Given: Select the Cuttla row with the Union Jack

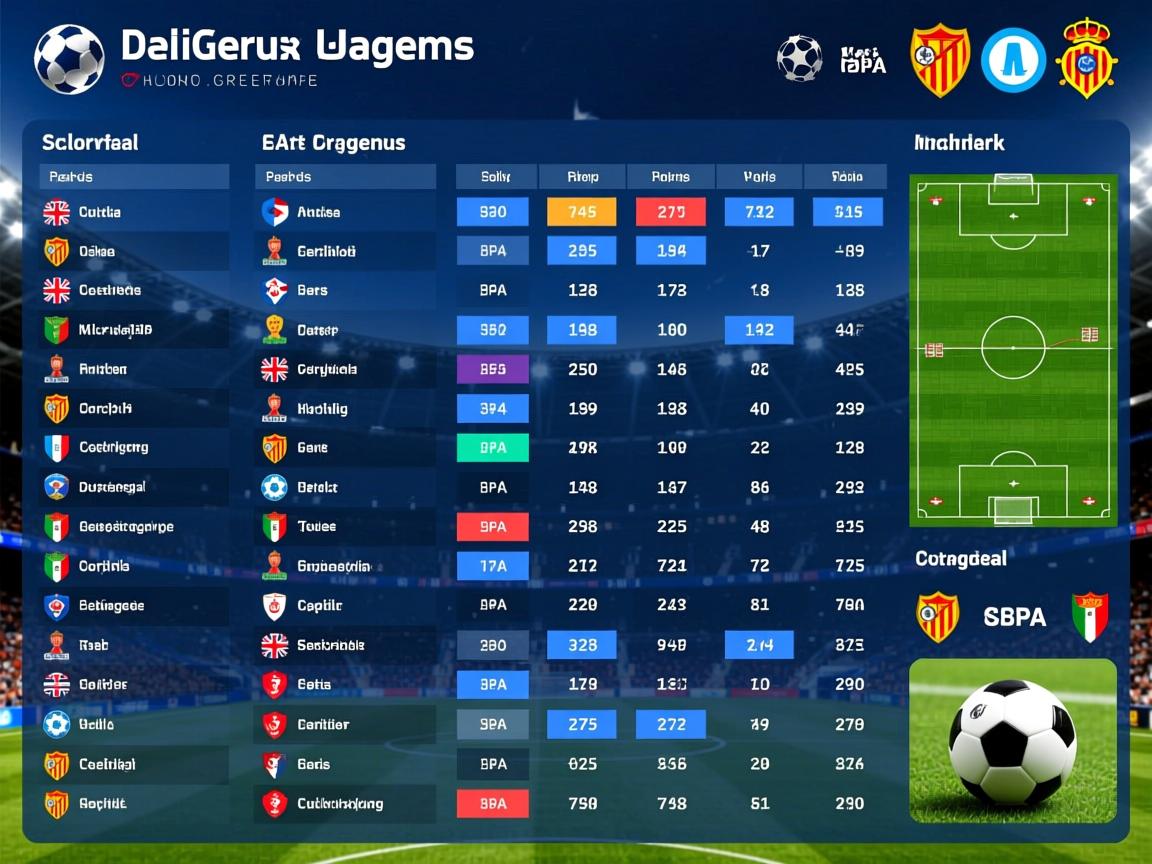Looking at the screenshot, I should coord(100,212).
